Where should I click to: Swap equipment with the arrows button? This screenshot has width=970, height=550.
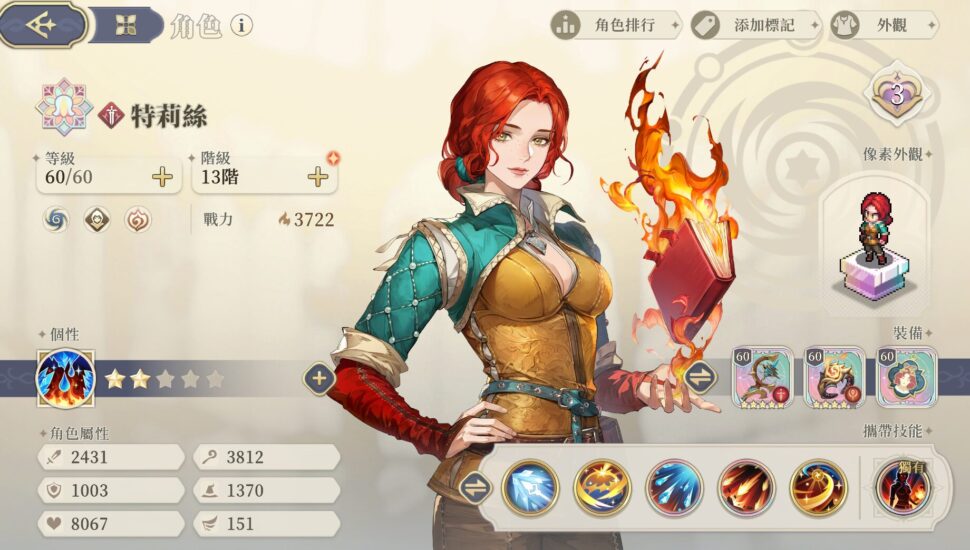pos(700,377)
